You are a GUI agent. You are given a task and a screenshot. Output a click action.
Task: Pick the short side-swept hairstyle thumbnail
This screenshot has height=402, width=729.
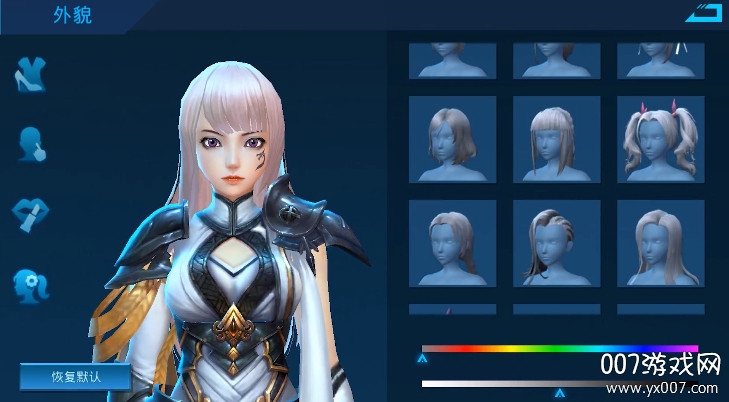click(x=453, y=243)
